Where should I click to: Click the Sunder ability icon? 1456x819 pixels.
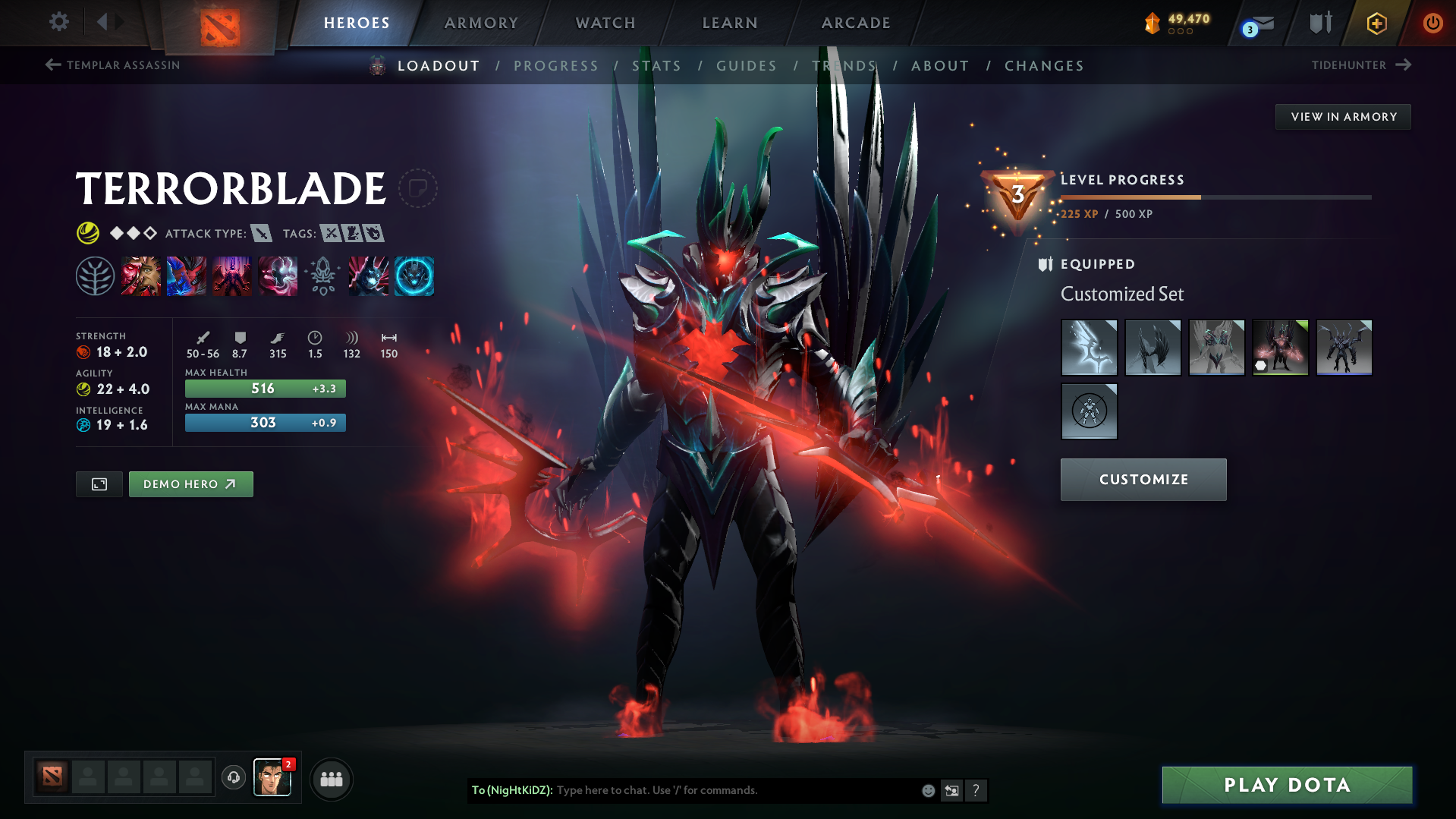278,276
